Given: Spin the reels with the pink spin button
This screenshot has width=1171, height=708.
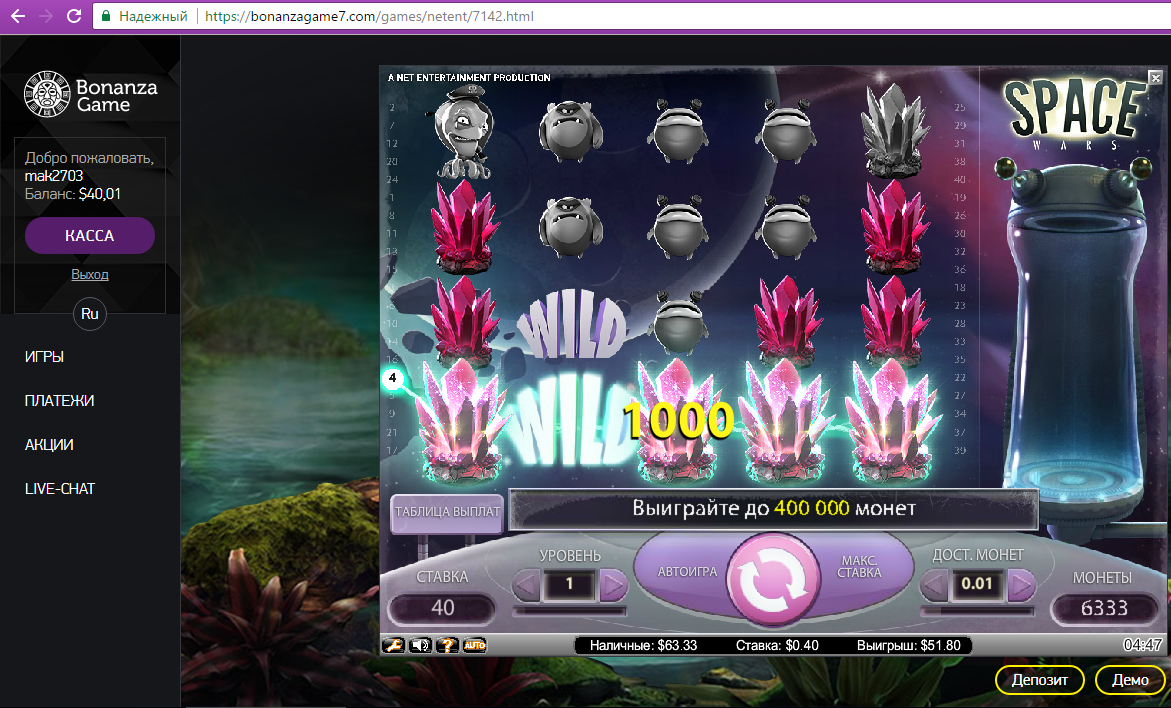Looking at the screenshot, I should (x=774, y=580).
